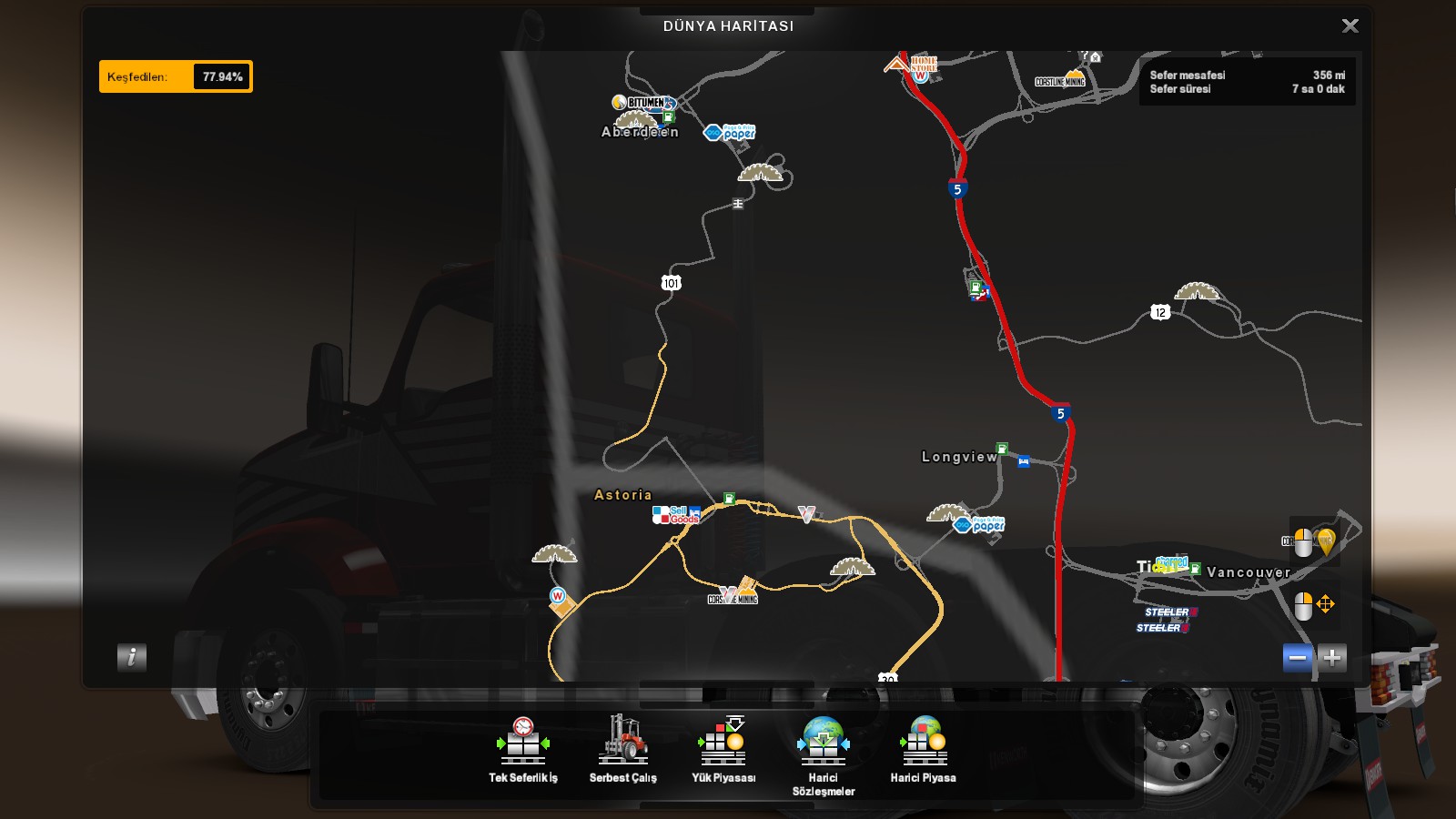Zoom out the map with minus button
1456x819 pixels.
pos(1298,657)
